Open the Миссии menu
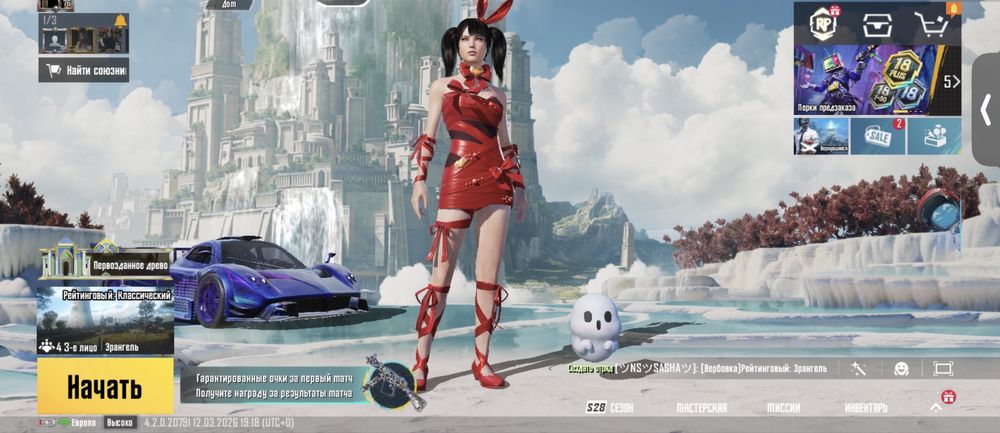This screenshot has height=433, width=1000. [x=783, y=408]
